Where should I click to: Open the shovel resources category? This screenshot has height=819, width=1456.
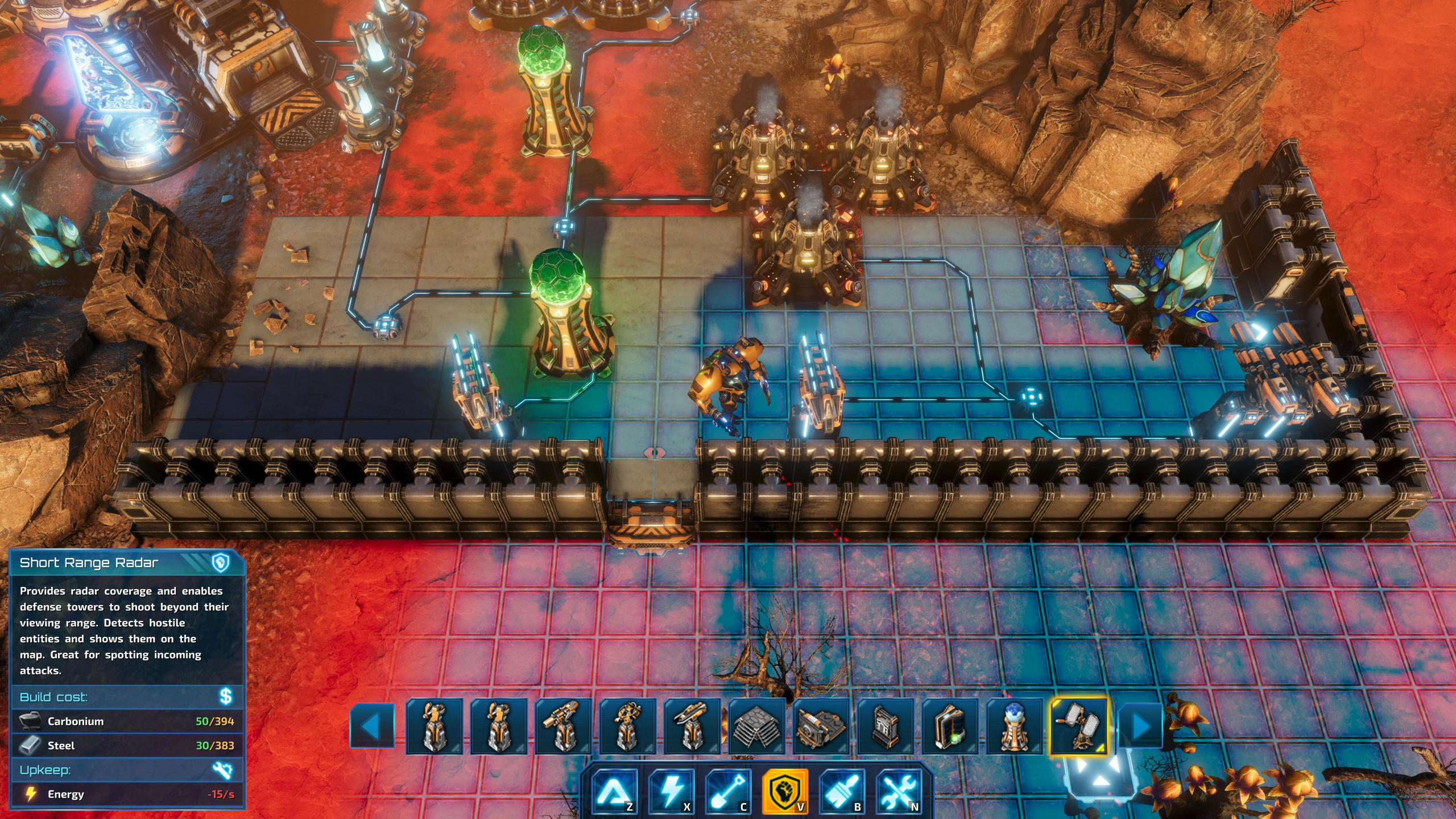(728, 791)
